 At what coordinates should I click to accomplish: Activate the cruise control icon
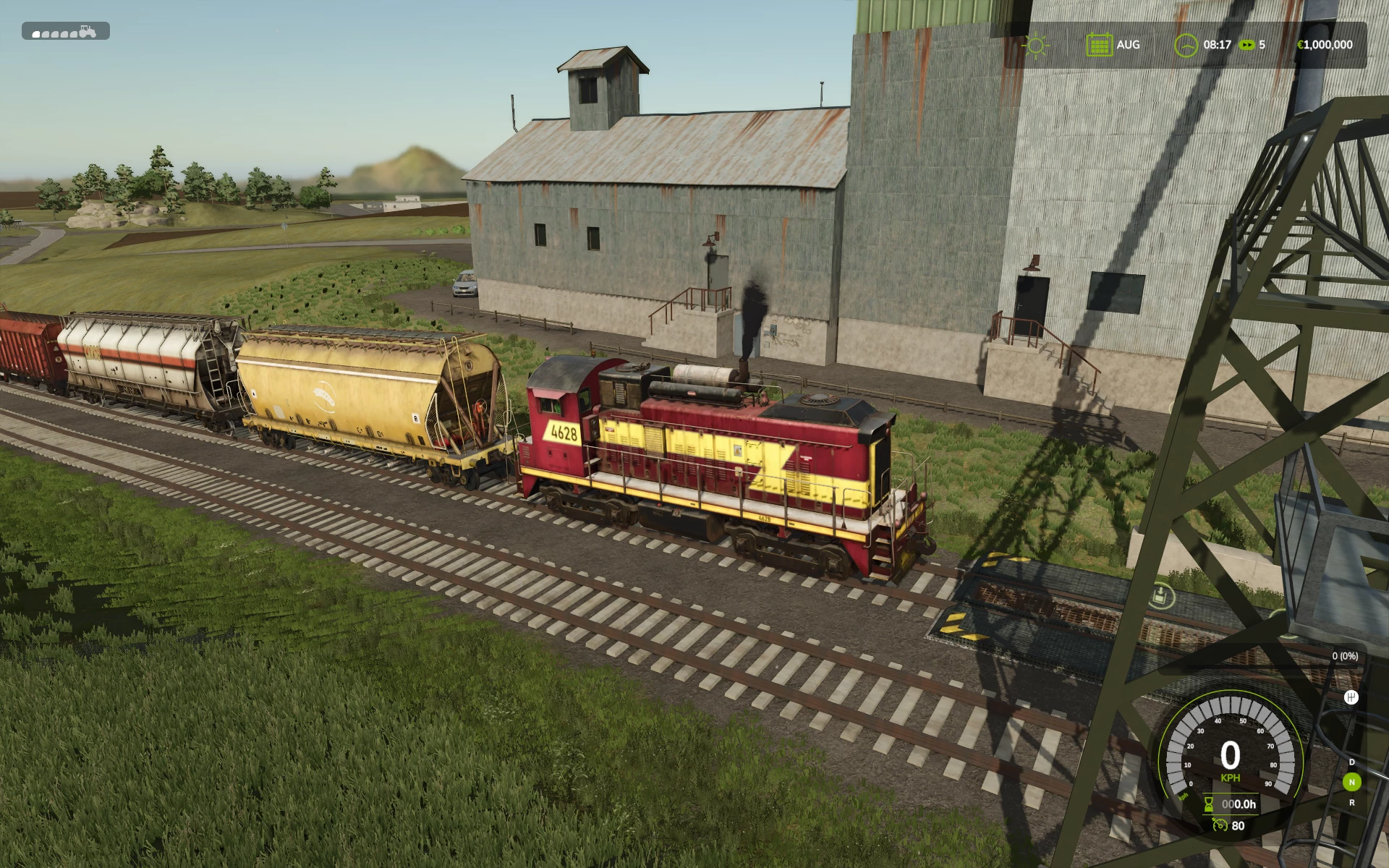click(x=1220, y=825)
